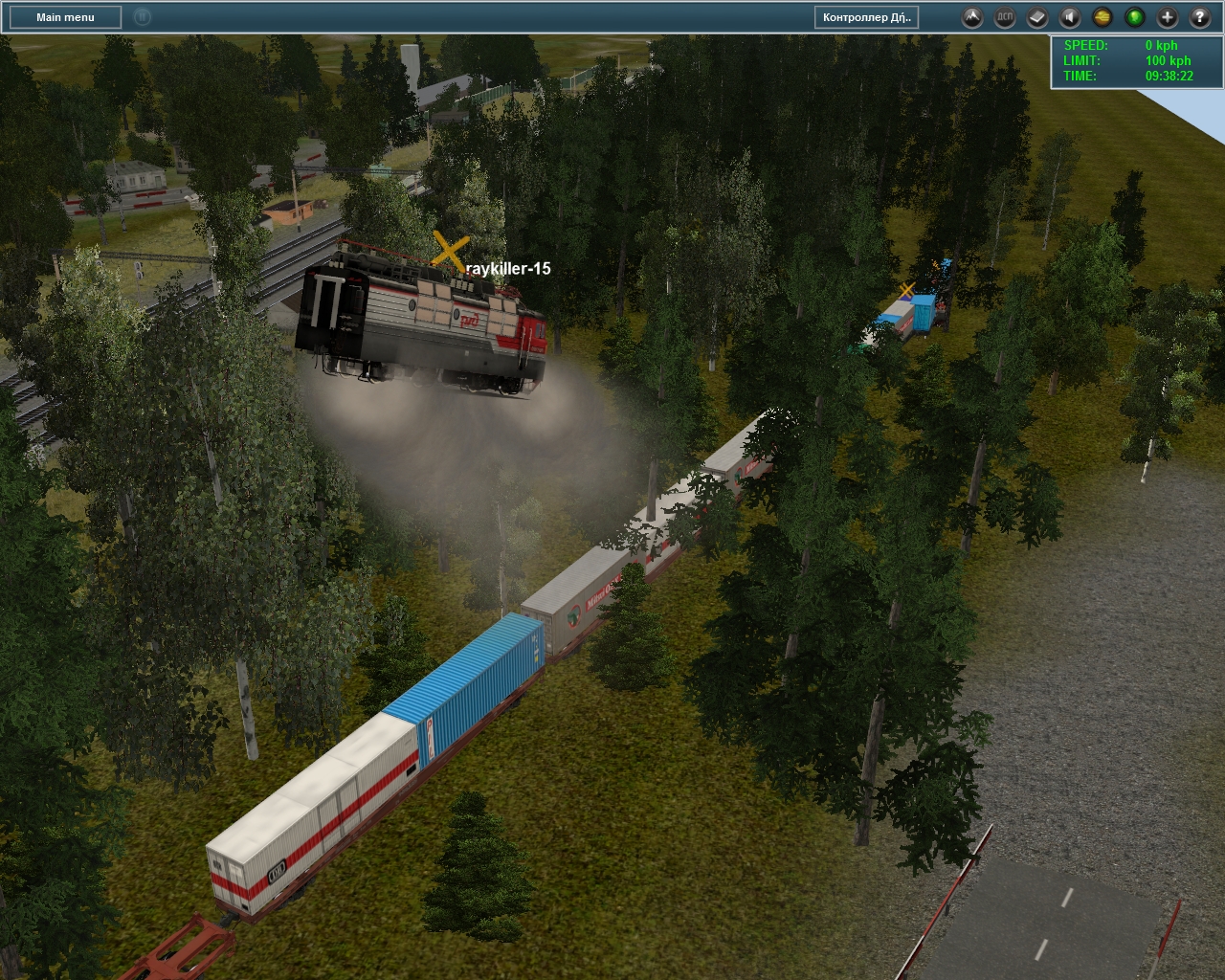The width and height of the screenshot is (1225, 980).
Task: Click the pause button
Action: point(142,17)
